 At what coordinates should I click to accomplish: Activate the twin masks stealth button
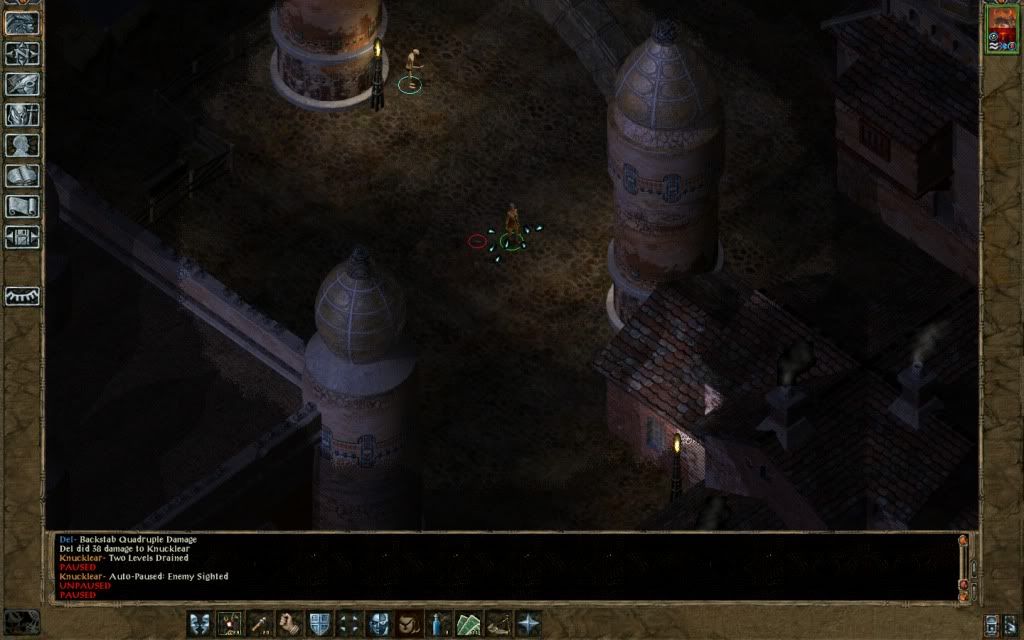coord(200,624)
